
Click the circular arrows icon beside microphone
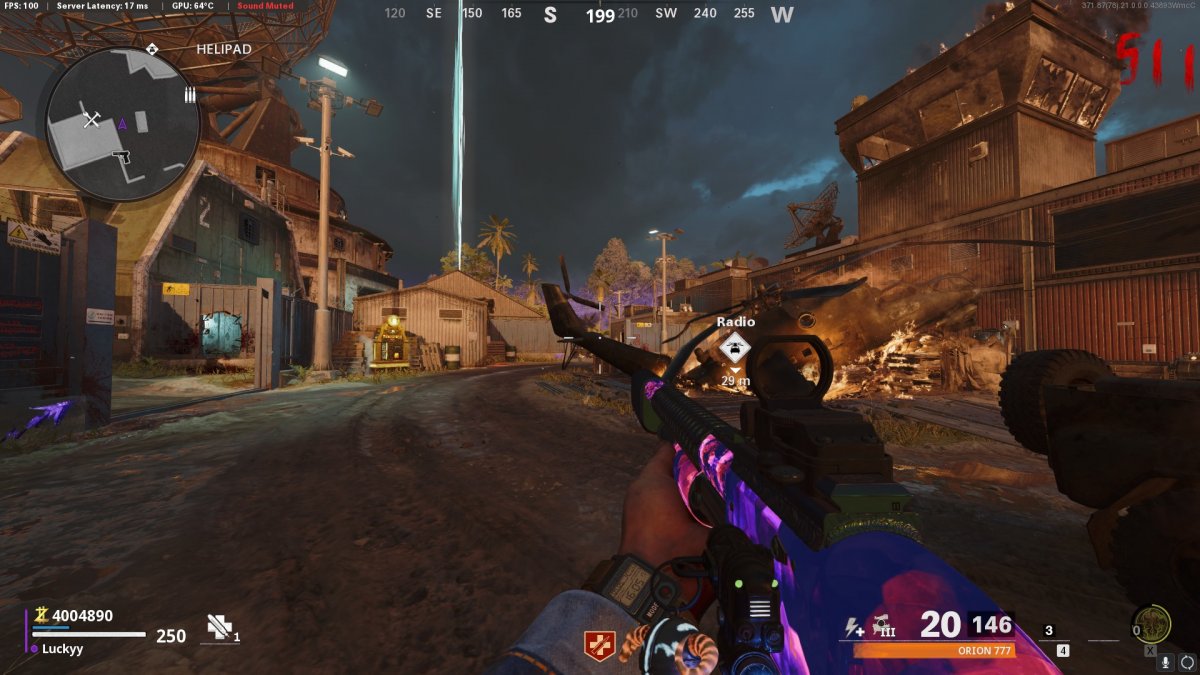point(1187,662)
